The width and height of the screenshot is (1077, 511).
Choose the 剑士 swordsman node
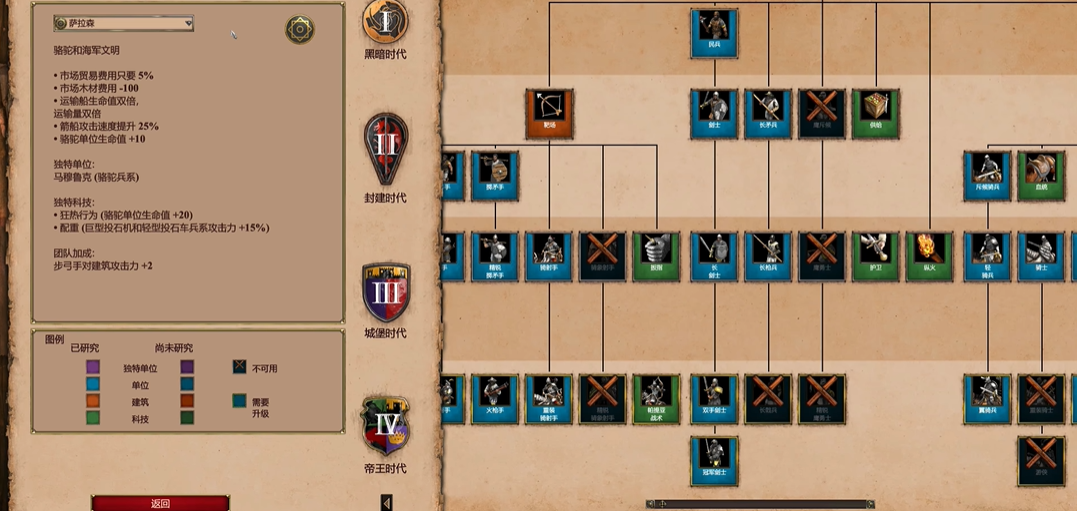point(714,113)
